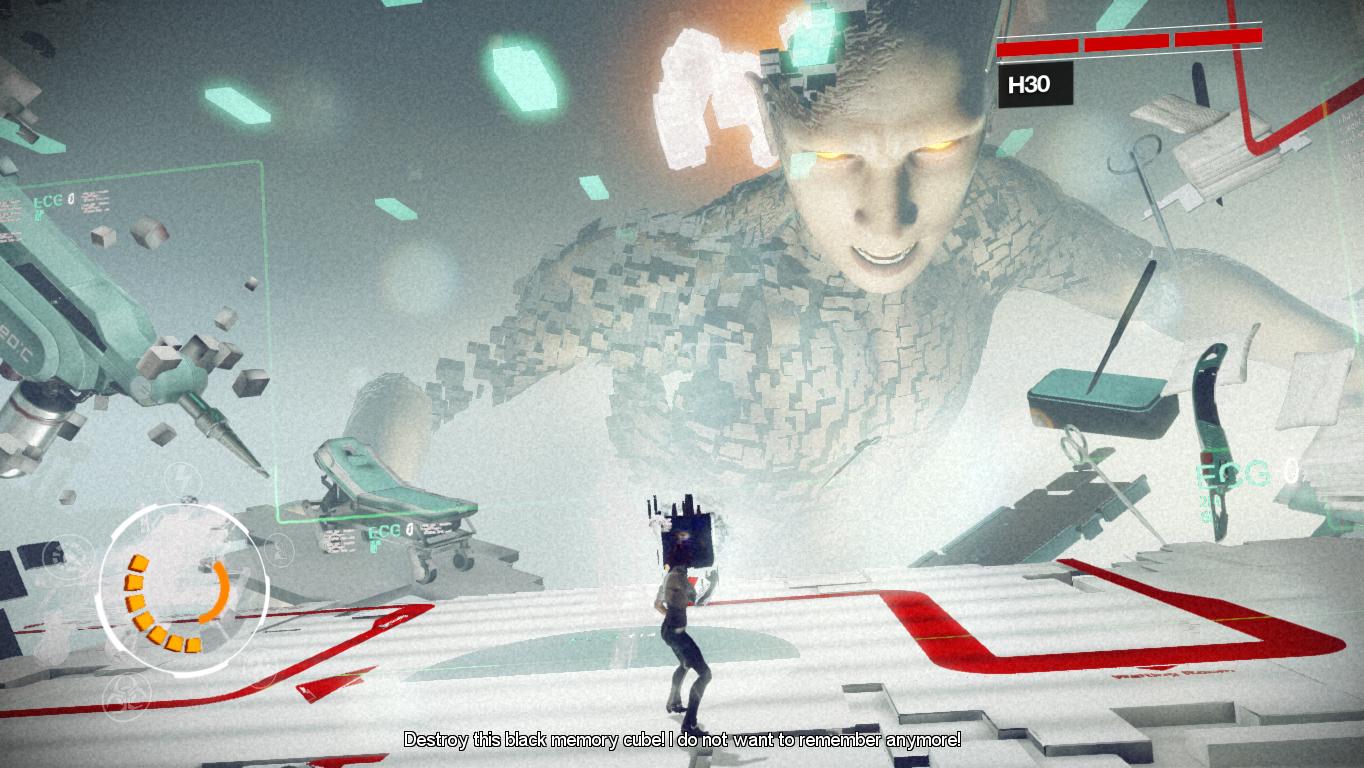1364x768 pixels.
Task: Click the ECG 0 readout beside the hospital gurney
Action: [388, 529]
